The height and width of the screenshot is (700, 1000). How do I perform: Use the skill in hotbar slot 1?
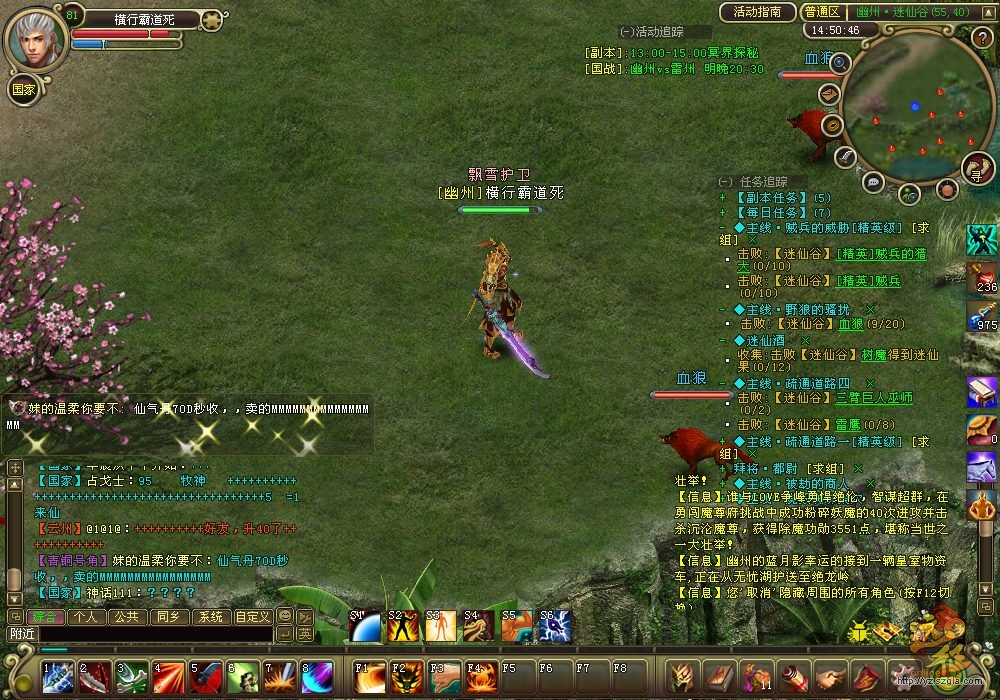pyautogui.click(x=56, y=677)
